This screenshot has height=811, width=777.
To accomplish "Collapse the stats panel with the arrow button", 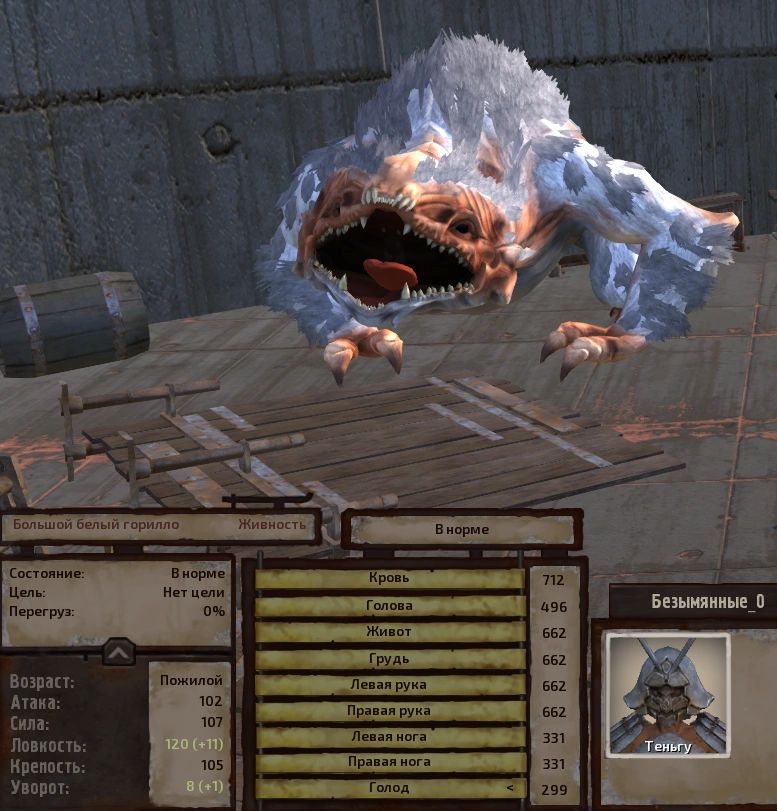I will pyautogui.click(x=118, y=652).
